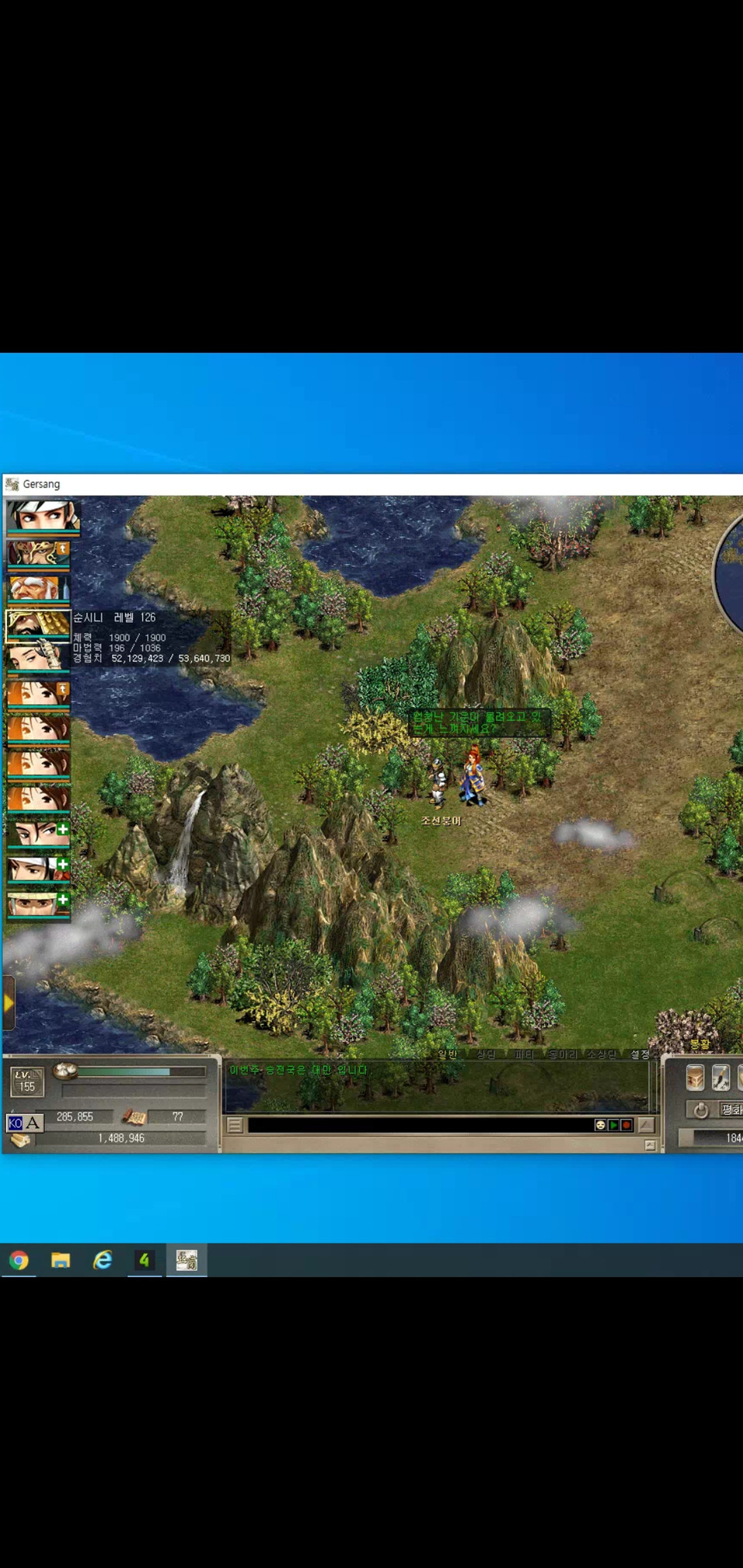This screenshot has height=1568, width=743.
Task: Click the quill feather icon
Action: pyautogui.click(x=721, y=1078)
